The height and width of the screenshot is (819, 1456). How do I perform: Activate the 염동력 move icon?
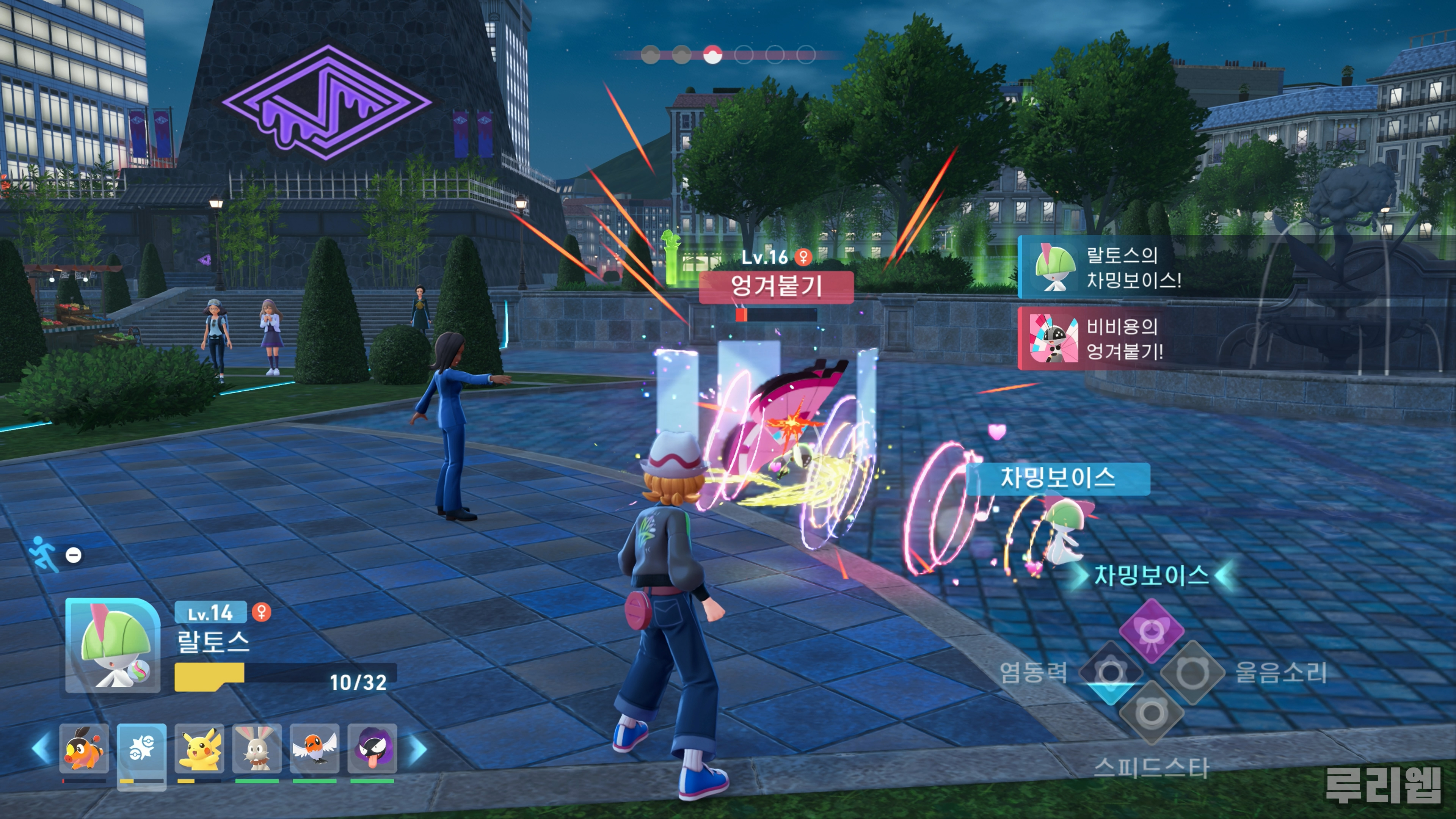[x=1110, y=672]
